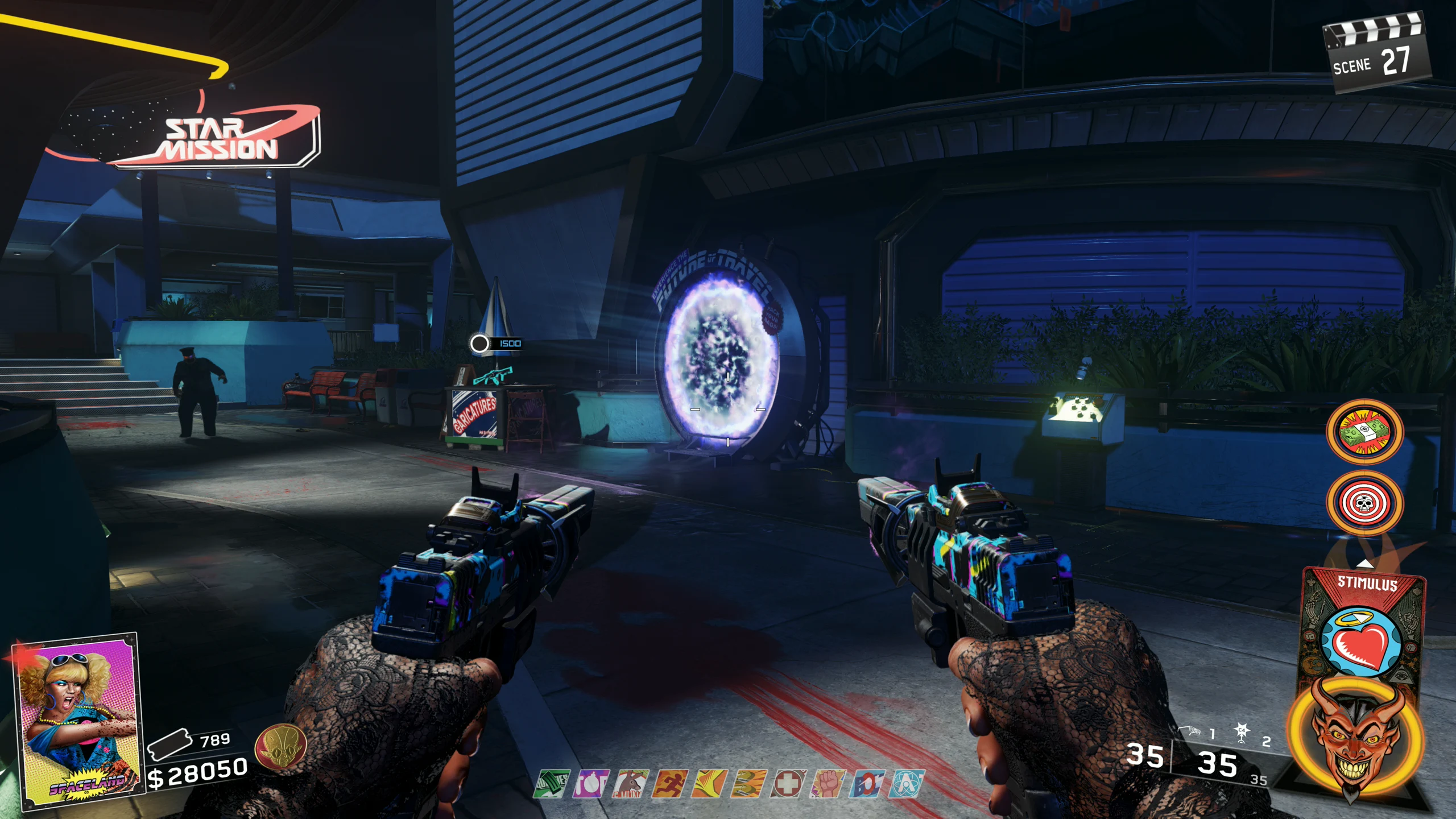
Task: Select the flaming boots perk icon
Action: coord(748,784)
